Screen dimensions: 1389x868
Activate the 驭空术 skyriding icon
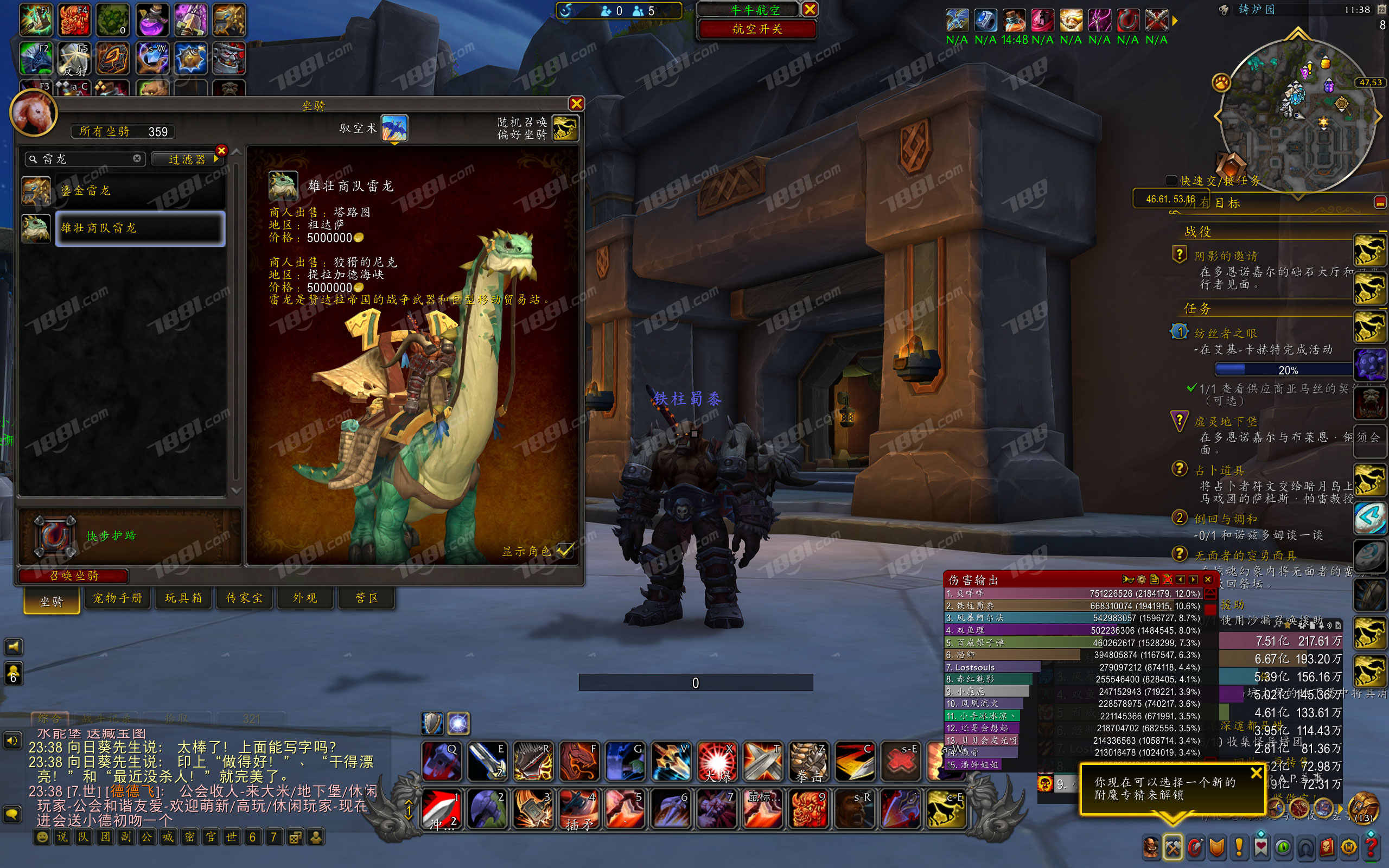[x=394, y=127]
